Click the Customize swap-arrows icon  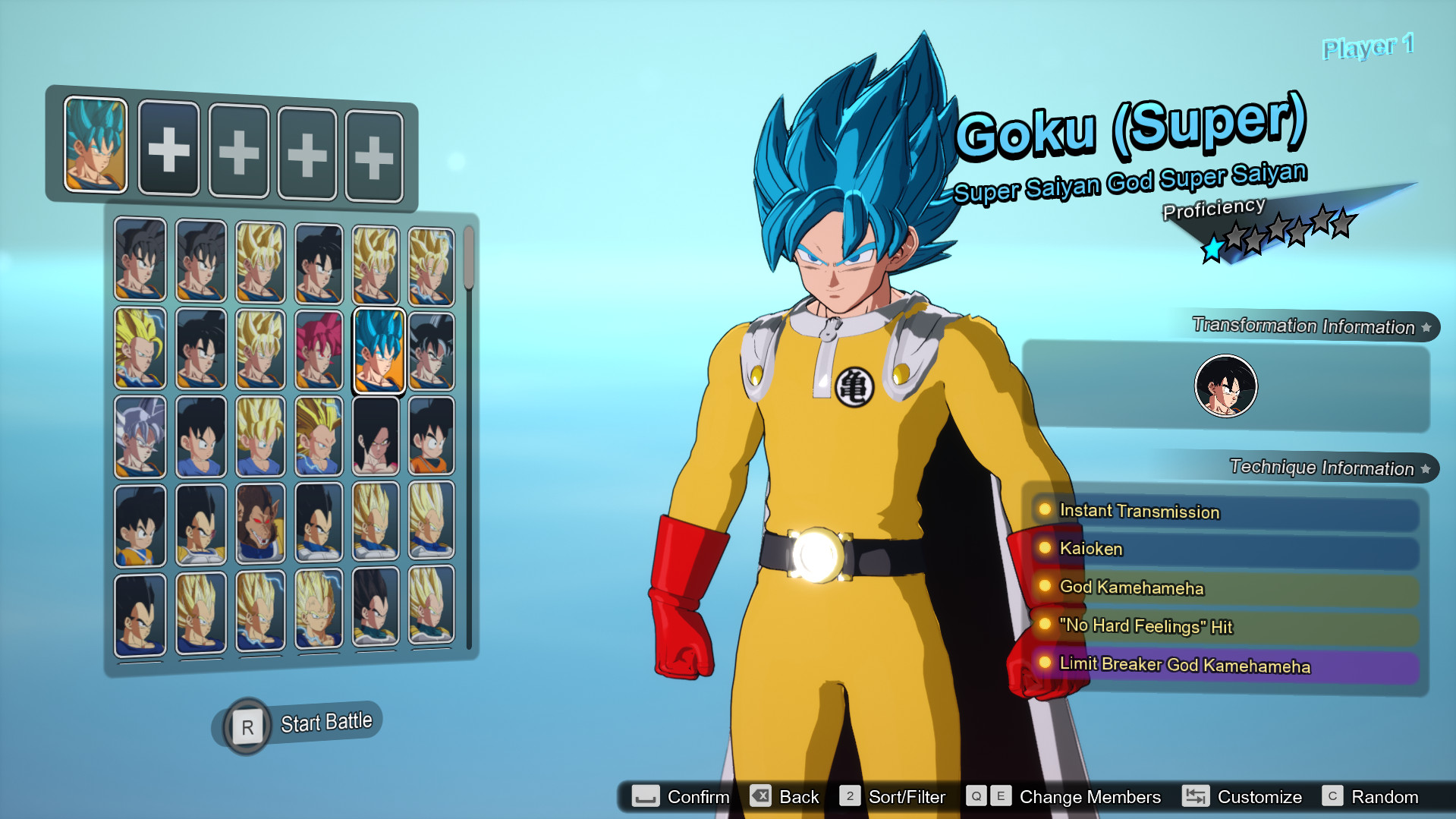pyautogui.click(x=1196, y=796)
